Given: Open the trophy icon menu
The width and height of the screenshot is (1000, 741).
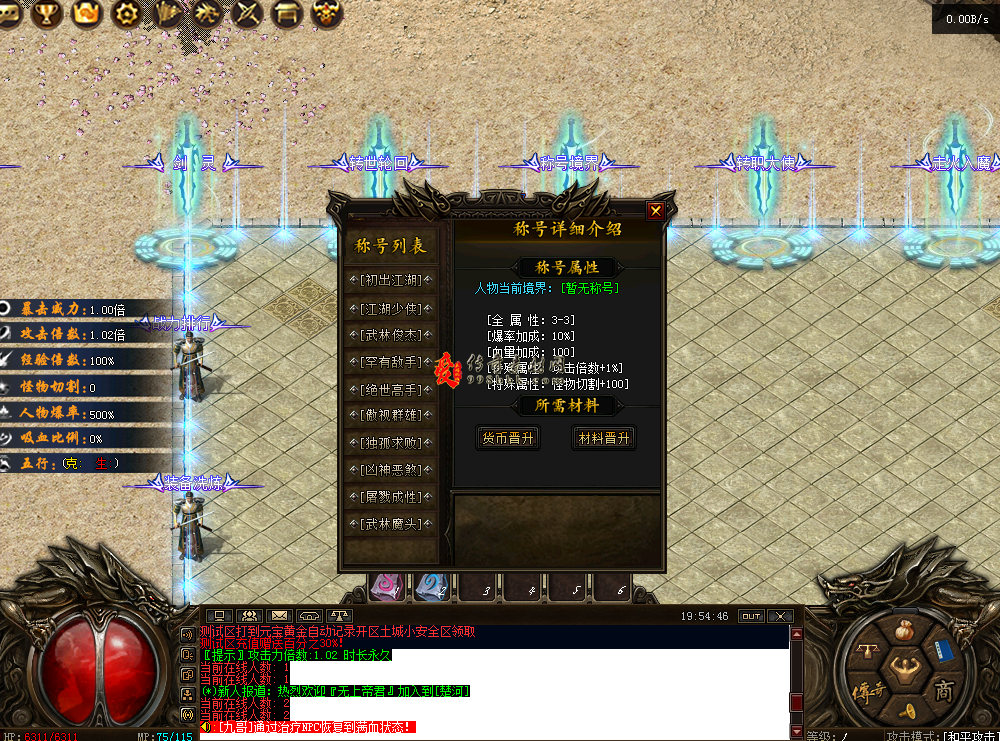Looking at the screenshot, I should pyautogui.click(x=47, y=13).
